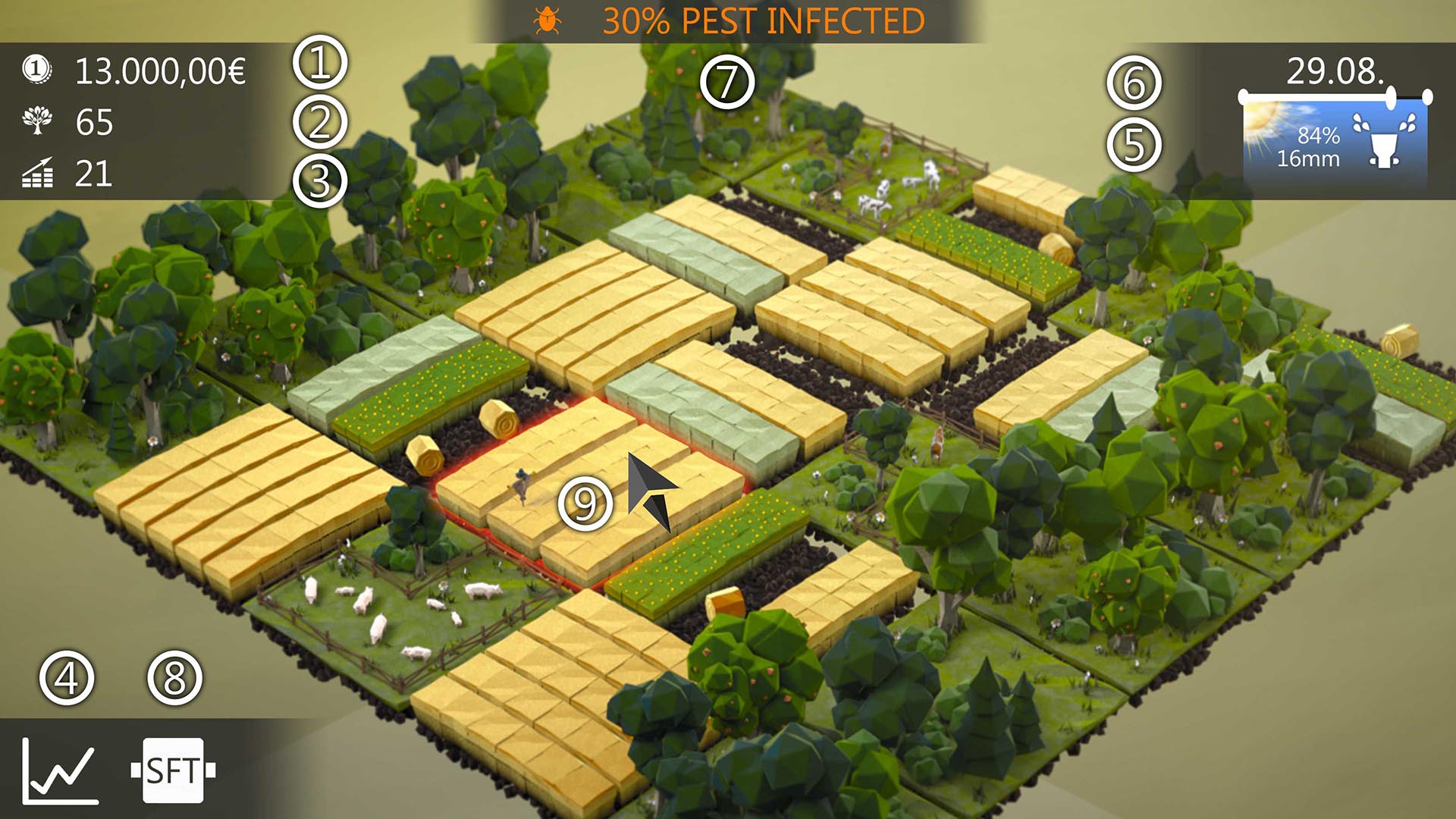Open the statistics line chart
Viewport: 1456px width, 819px height.
pos(60,770)
